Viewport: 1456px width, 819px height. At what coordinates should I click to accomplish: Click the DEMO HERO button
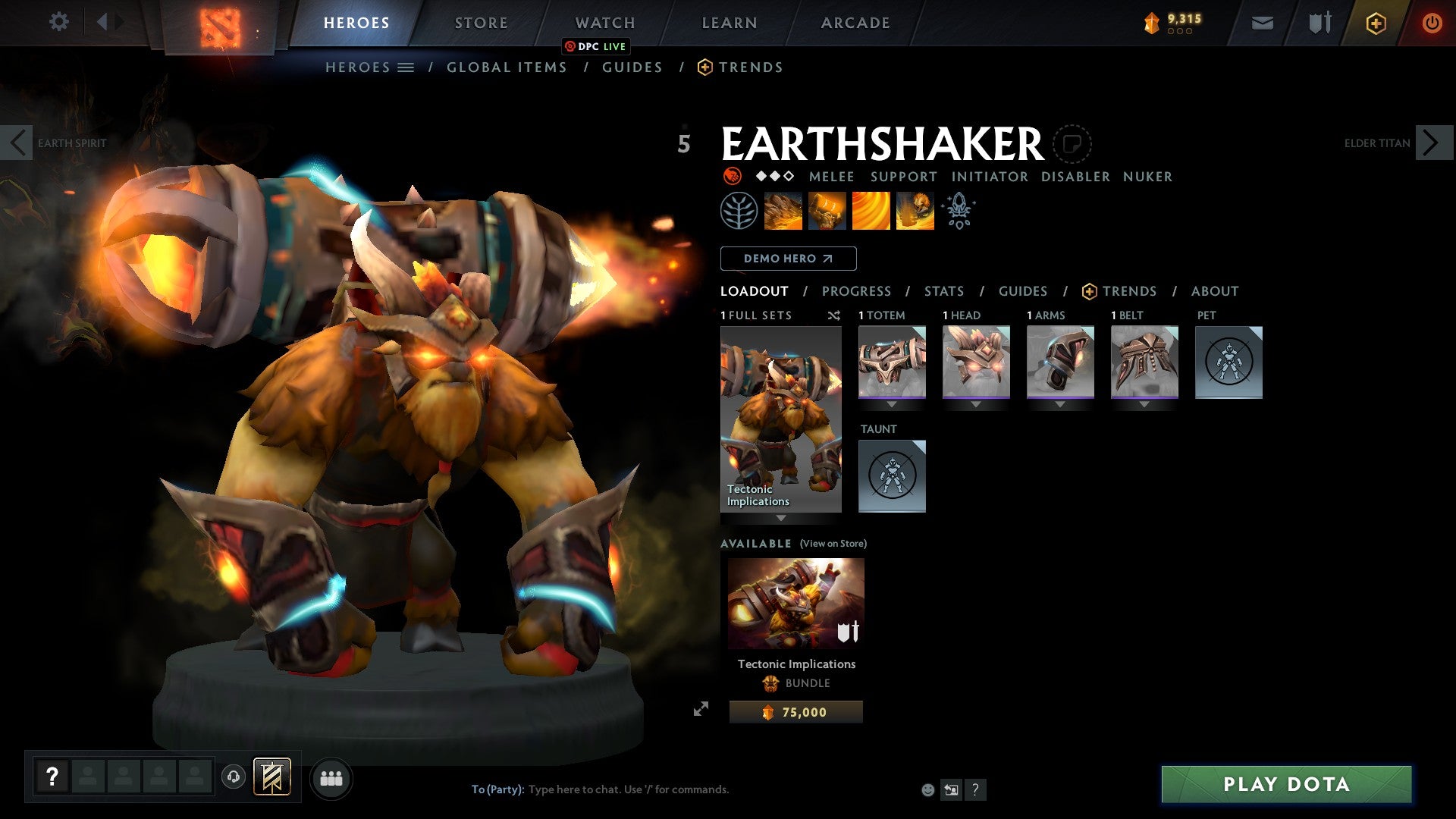tap(788, 258)
